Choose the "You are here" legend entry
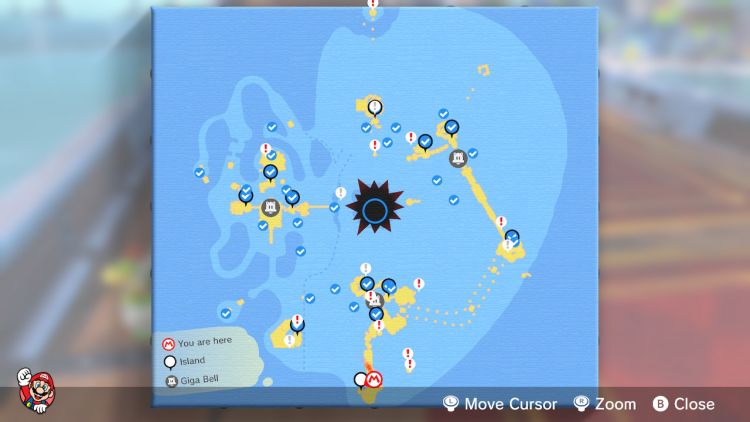Image resolution: width=750 pixels, height=422 pixels. click(201, 343)
